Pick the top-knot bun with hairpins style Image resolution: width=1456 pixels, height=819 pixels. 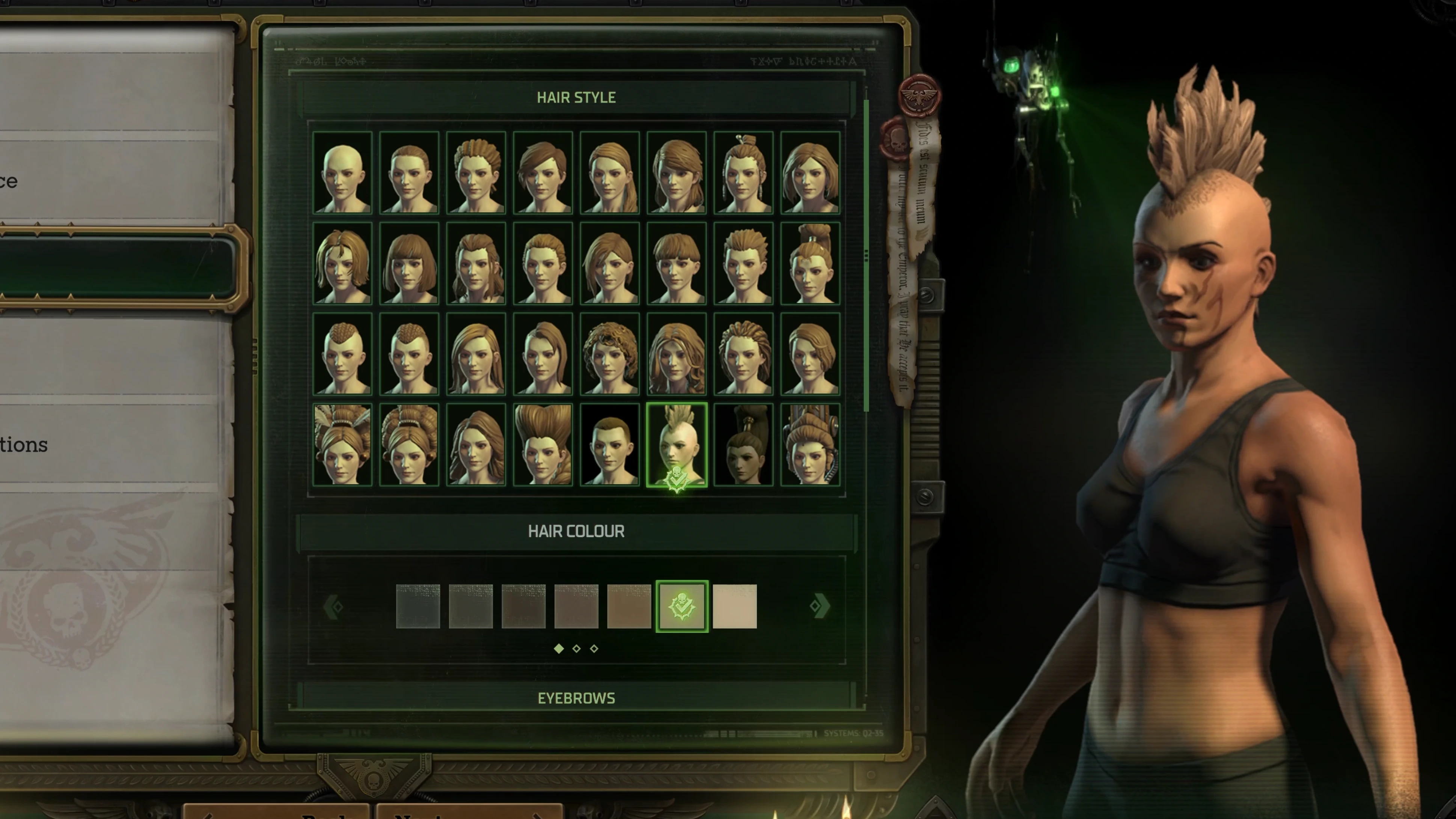tap(743, 173)
